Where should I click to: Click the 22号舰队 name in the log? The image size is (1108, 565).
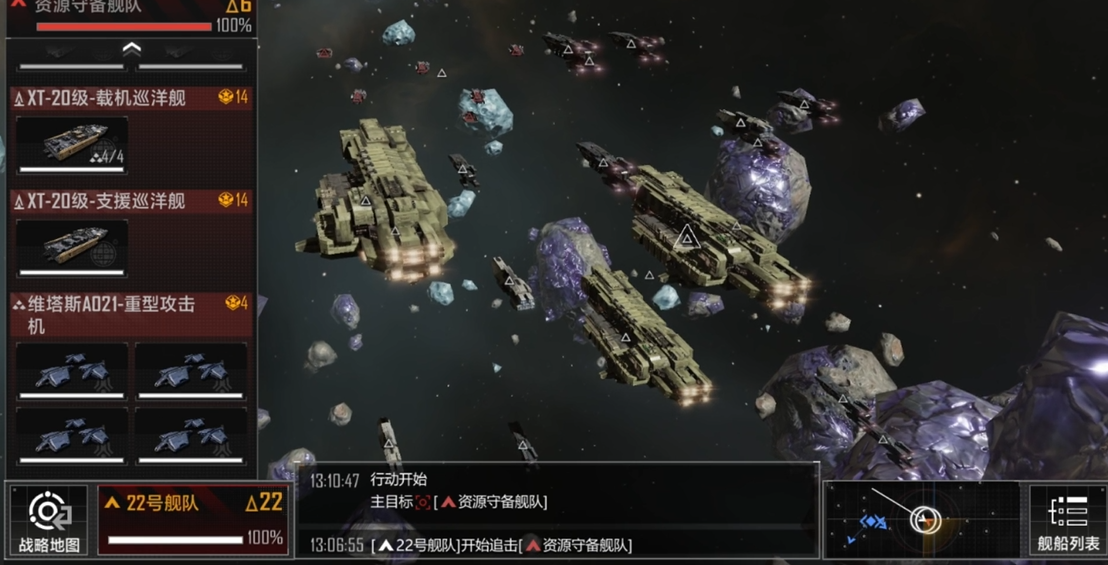(x=418, y=545)
